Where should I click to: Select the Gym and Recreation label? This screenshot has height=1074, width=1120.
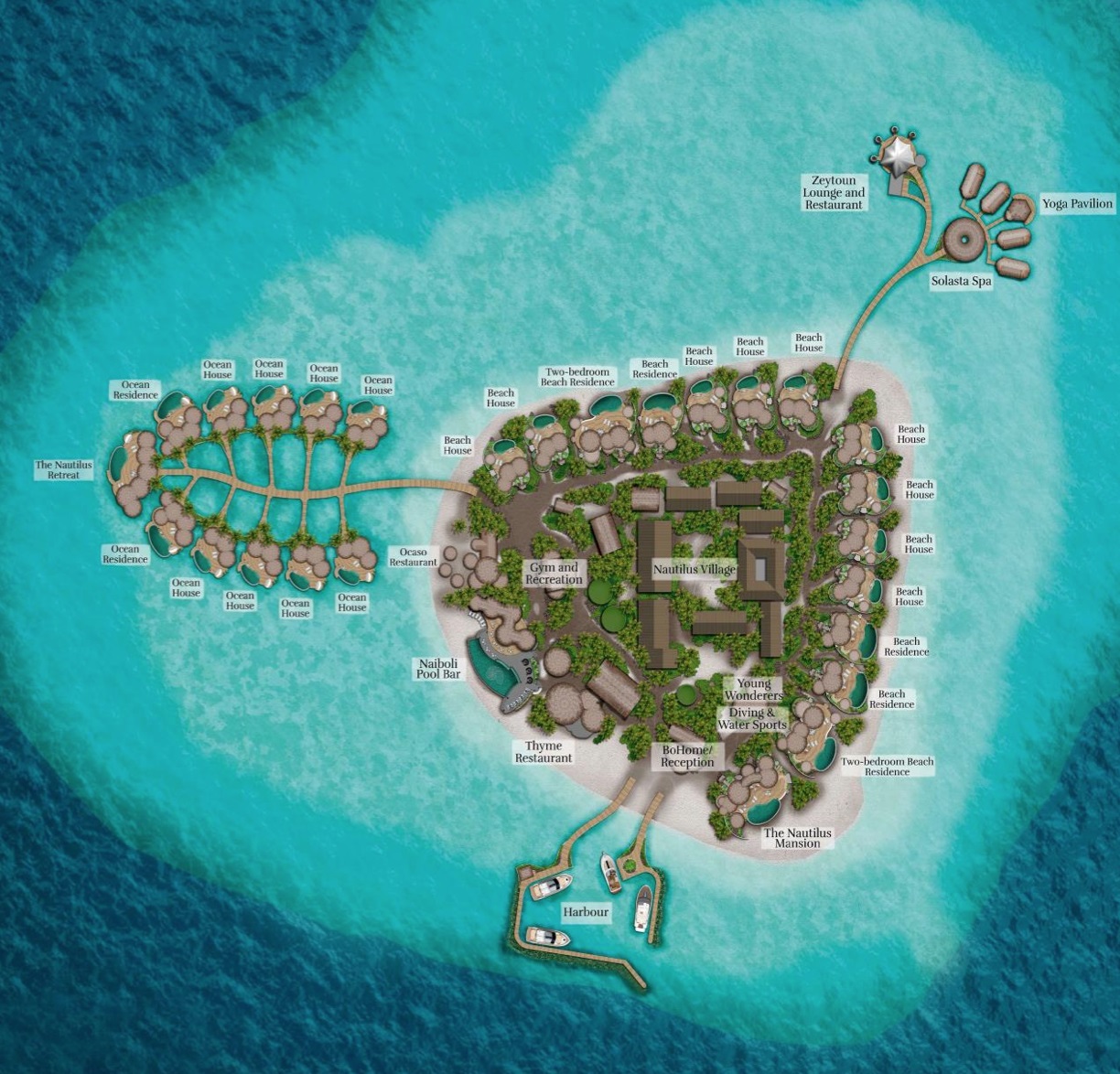(554, 574)
